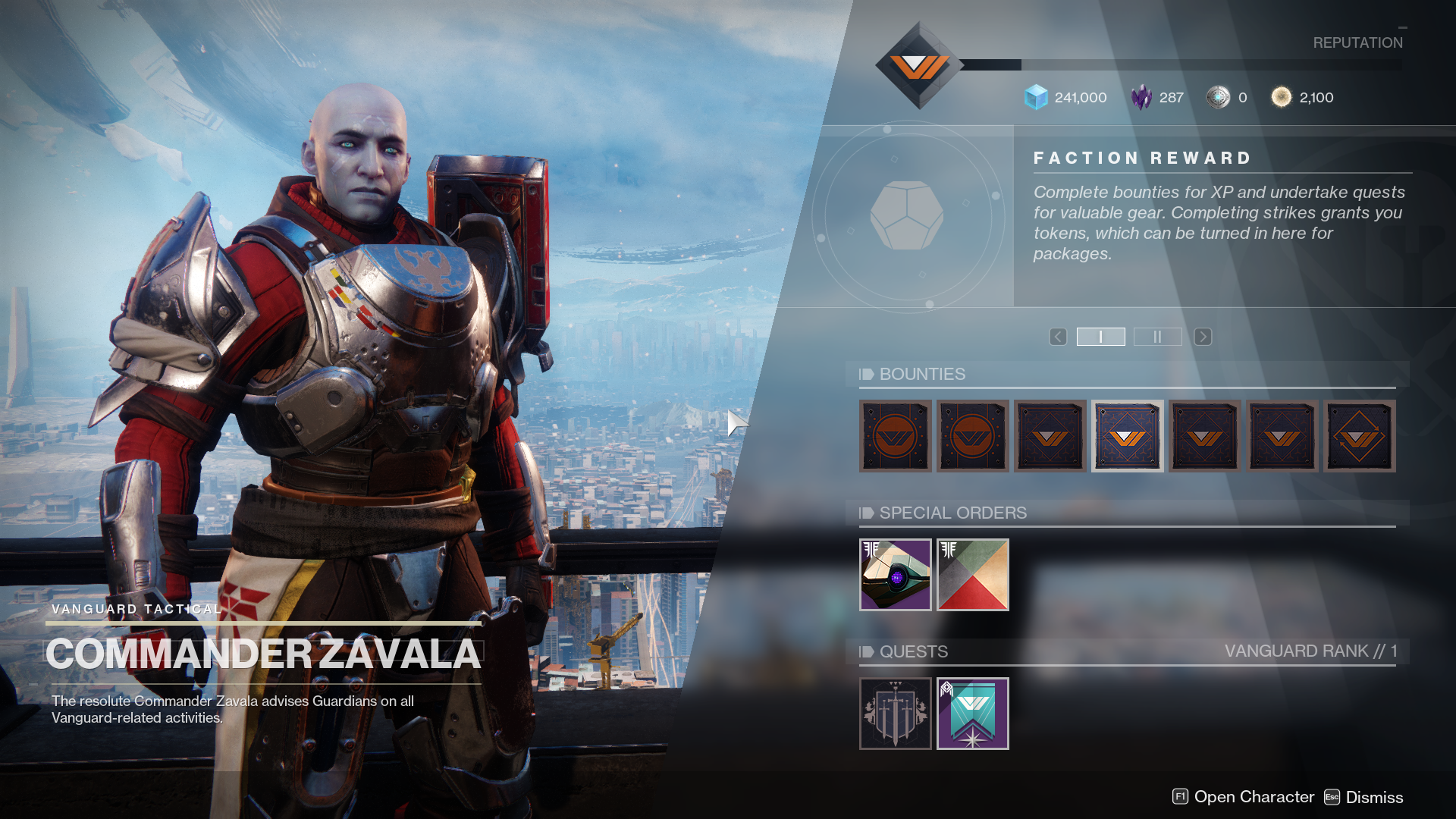Screen dimensions: 1456x819
Task: Inspect the faction reward engram
Action: tap(907, 216)
